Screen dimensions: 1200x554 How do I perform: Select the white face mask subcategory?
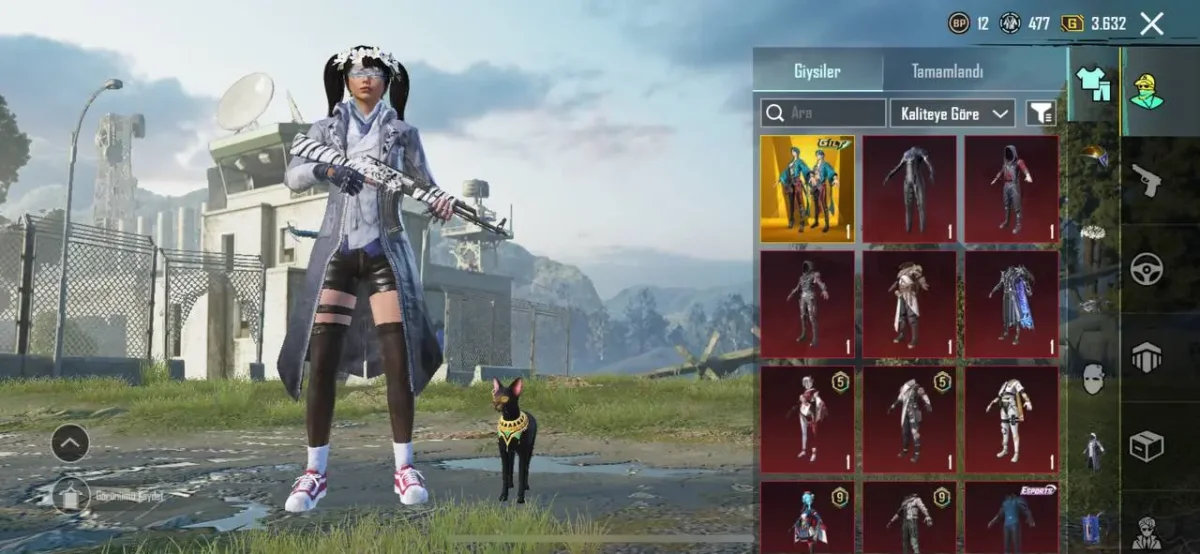coord(1093,378)
